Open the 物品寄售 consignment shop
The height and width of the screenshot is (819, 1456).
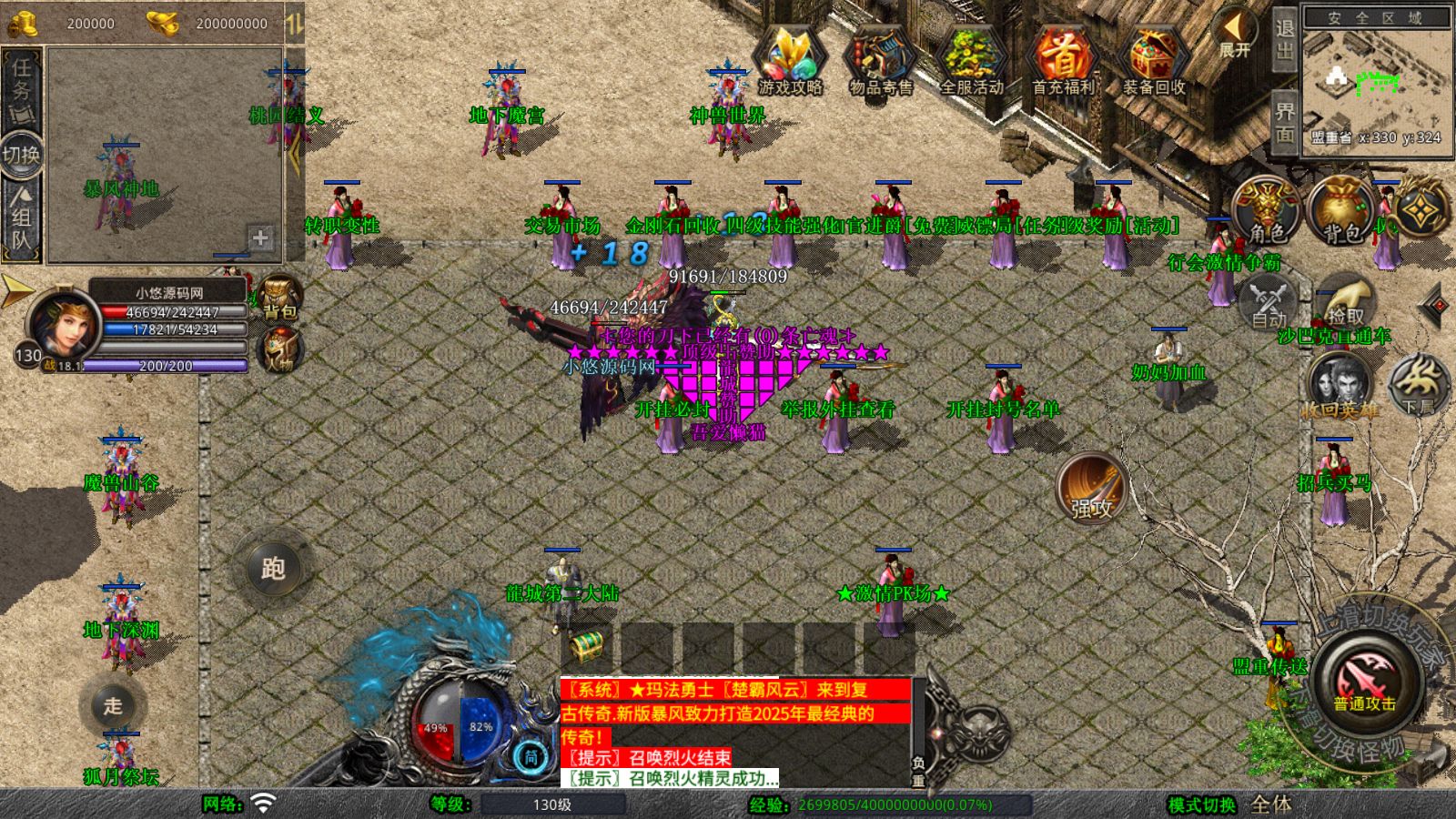coord(880,57)
